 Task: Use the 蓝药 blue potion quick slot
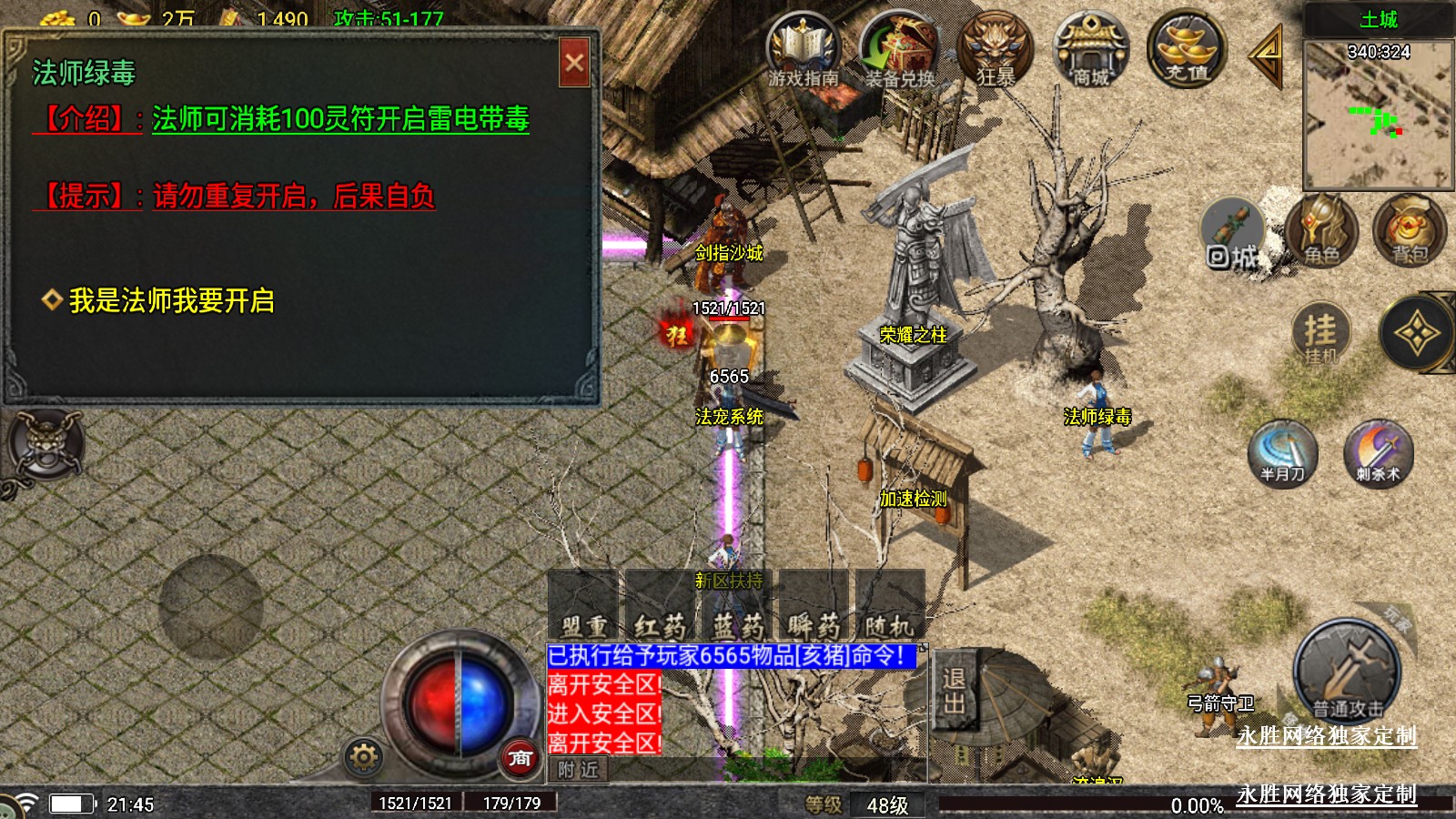coord(737,607)
